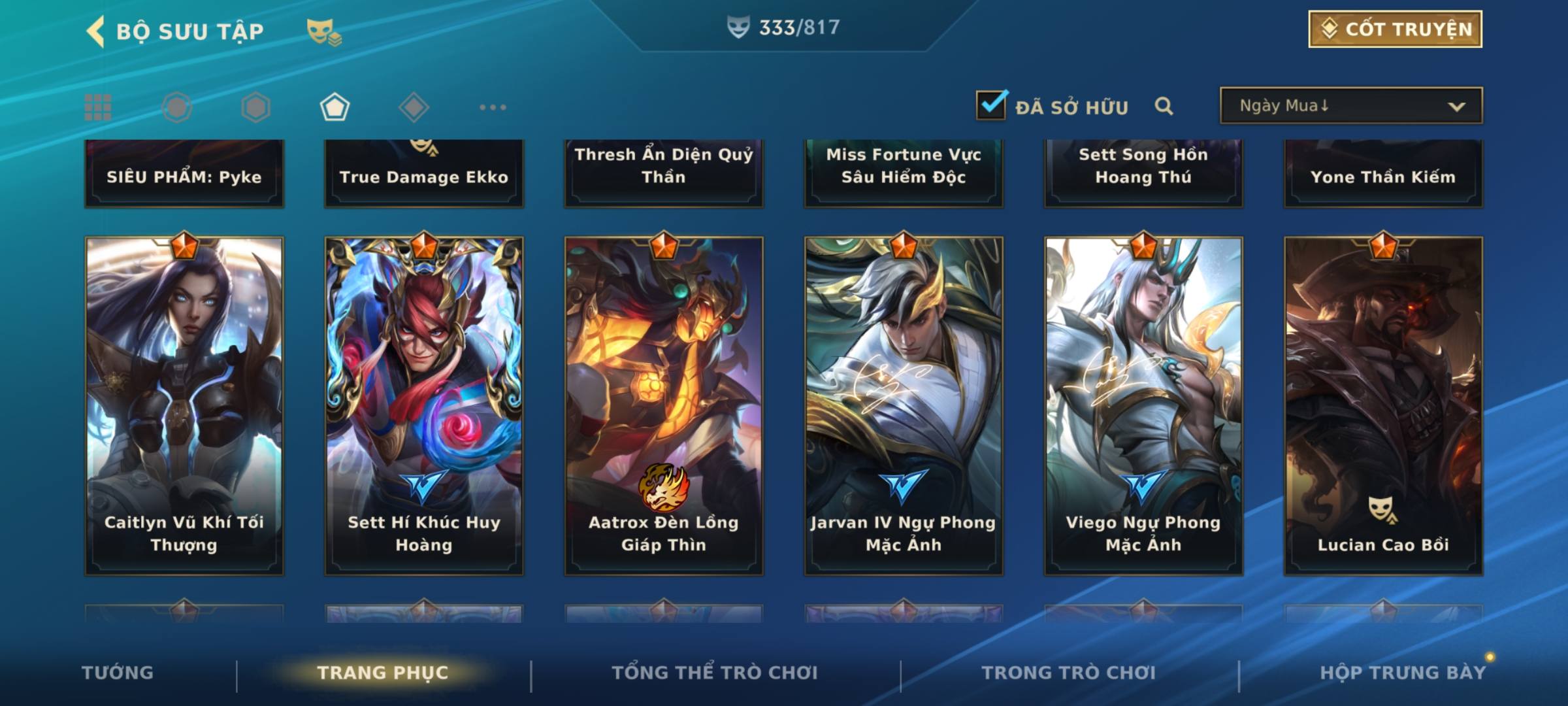Pick the Lucian Cao Bồi skin
The width and height of the screenshot is (1568, 706).
tap(1383, 405)
